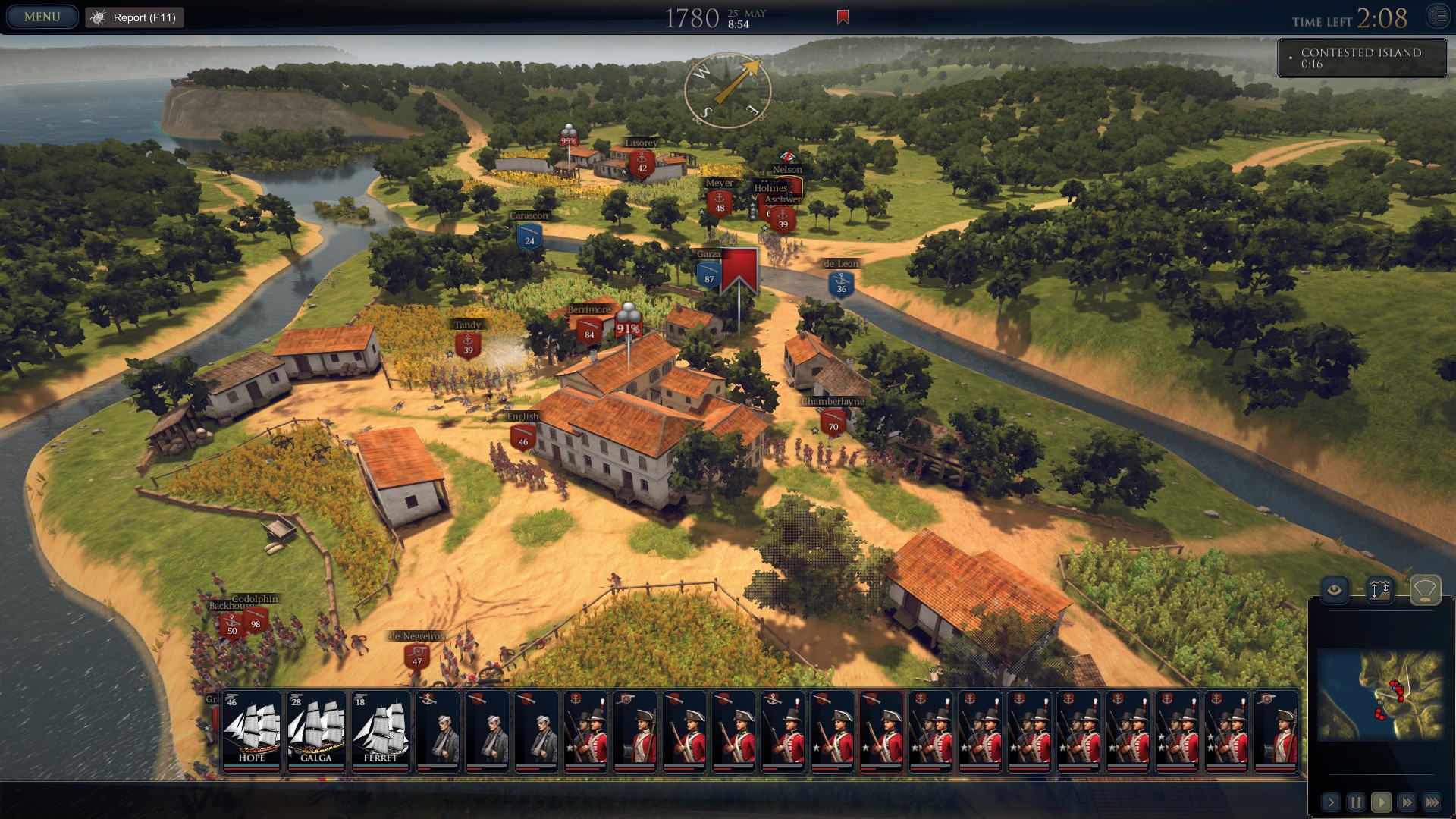Expand the objectives checklist icon at top right
1456x819 pixels.
1439,15
